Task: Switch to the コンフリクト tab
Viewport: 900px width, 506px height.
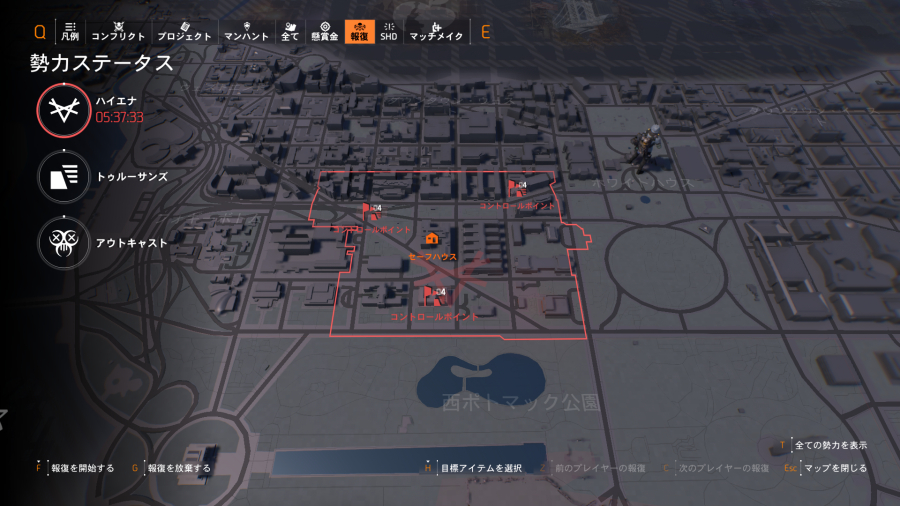Action: coord(118,31)
